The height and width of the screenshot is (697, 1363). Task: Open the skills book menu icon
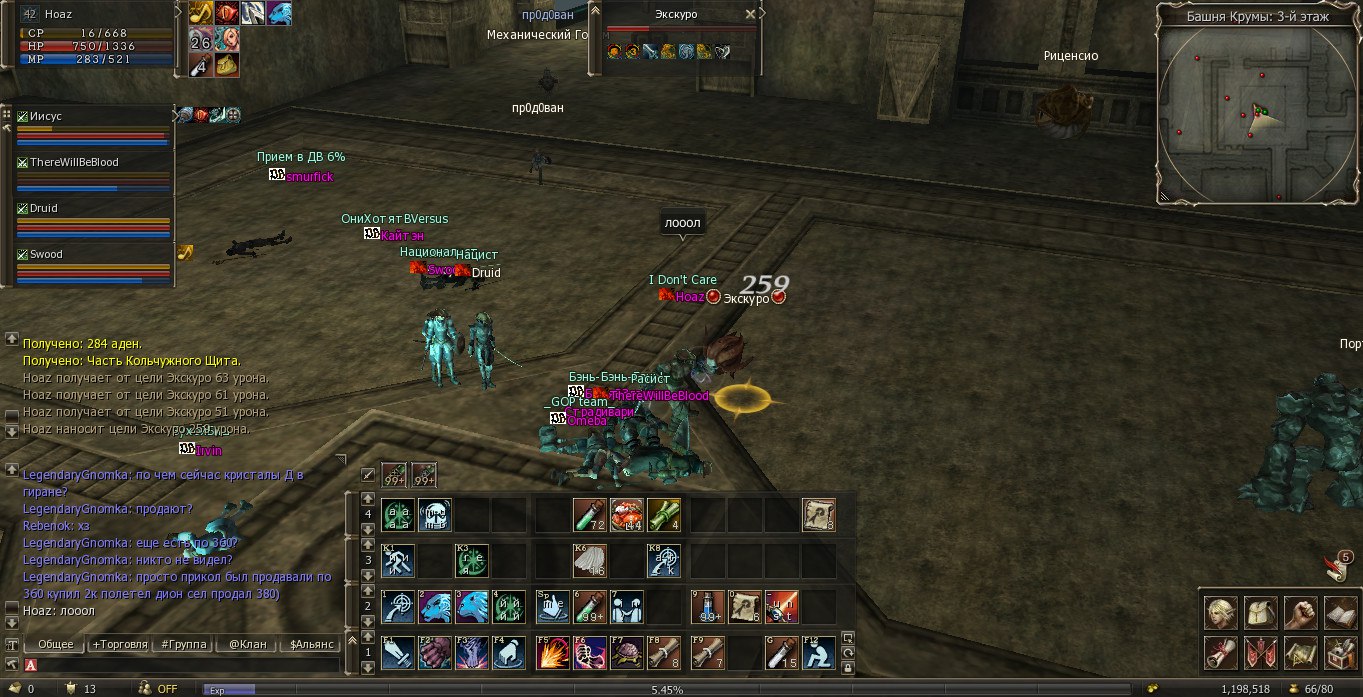click(x=1339, y=612)
